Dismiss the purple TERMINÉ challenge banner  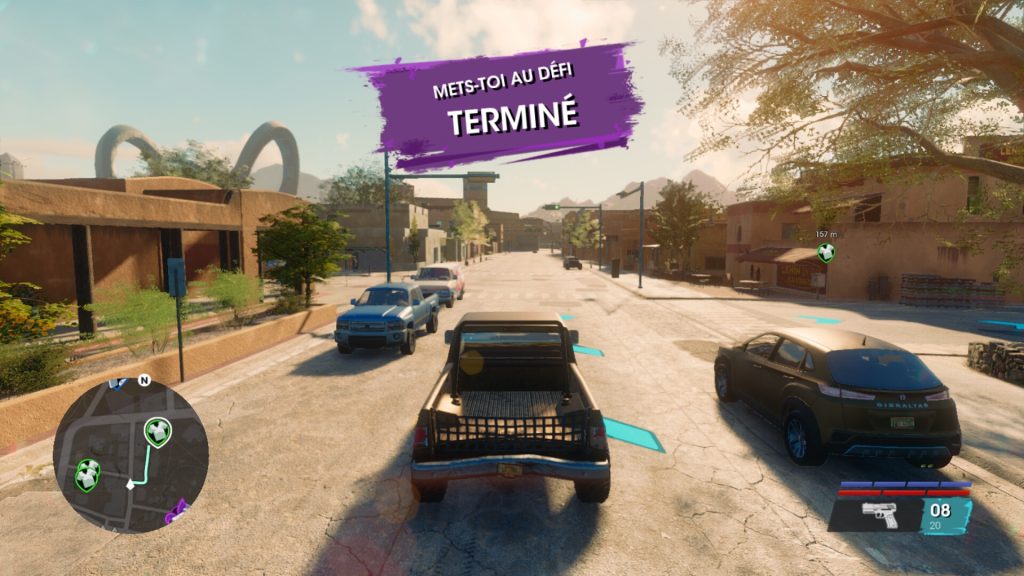497,104
